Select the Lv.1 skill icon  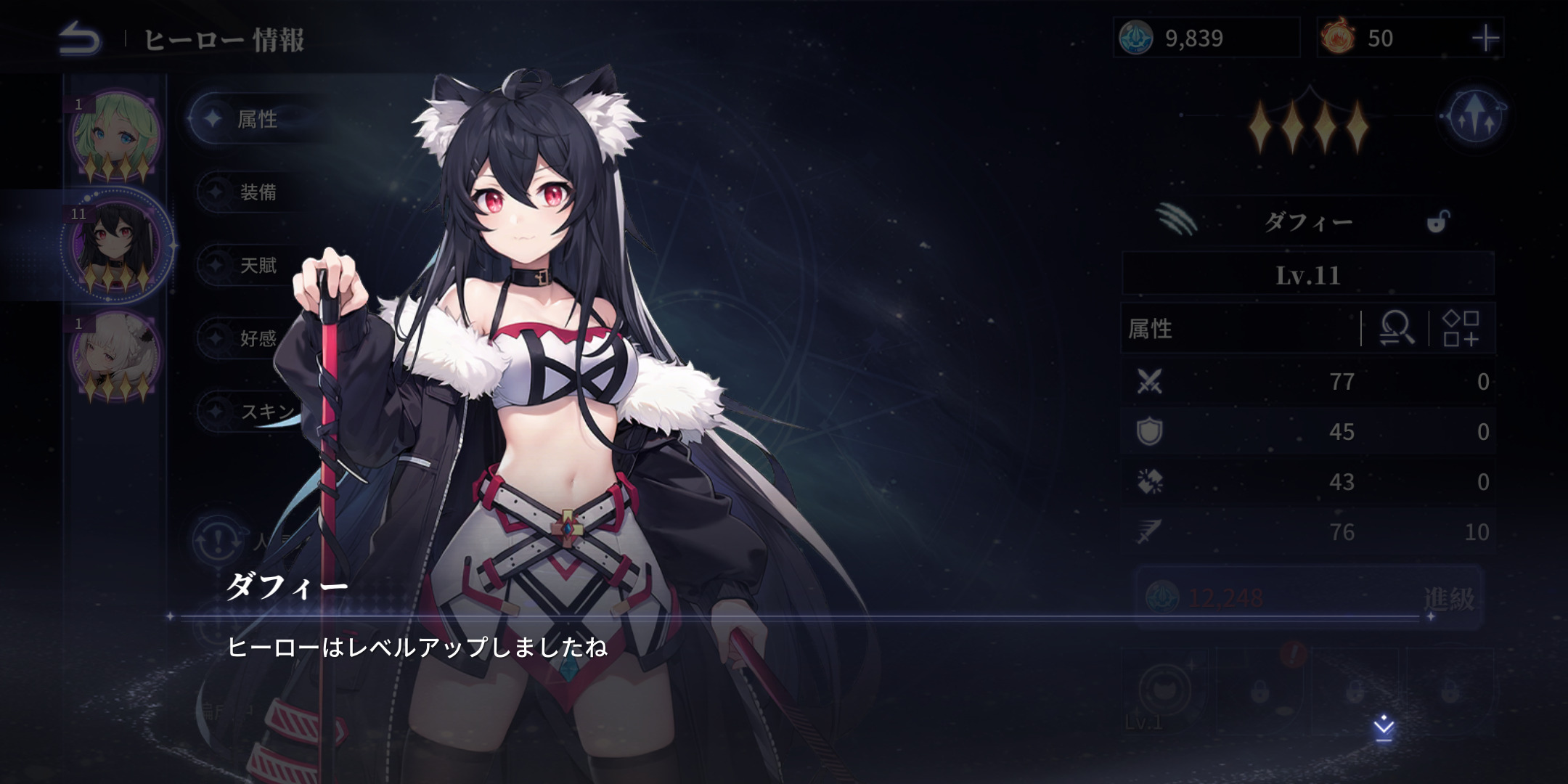pos(1163,691)
